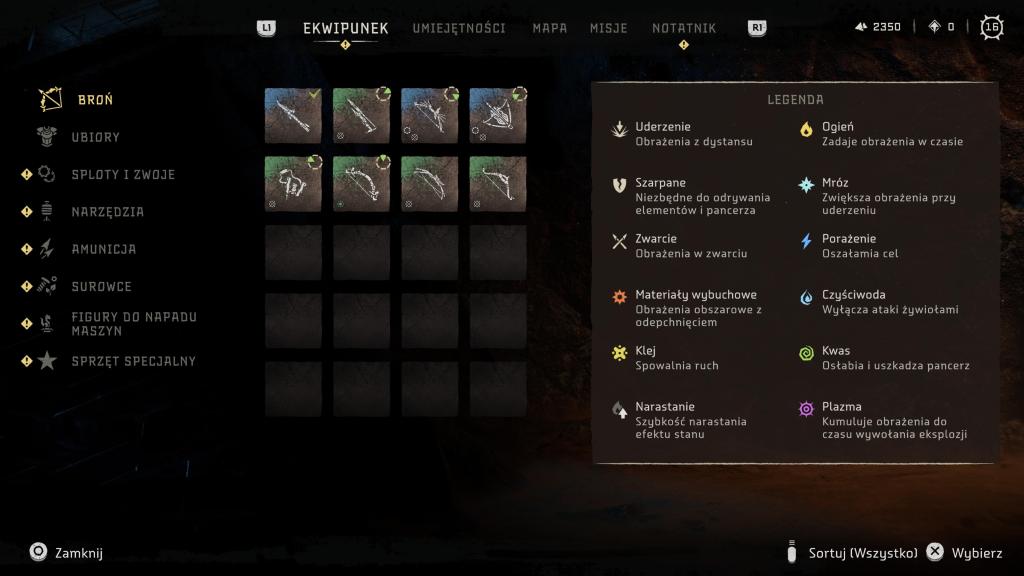1024x576 pixels.
Task: Open the Mapa tab
Action: coord(549,28)
